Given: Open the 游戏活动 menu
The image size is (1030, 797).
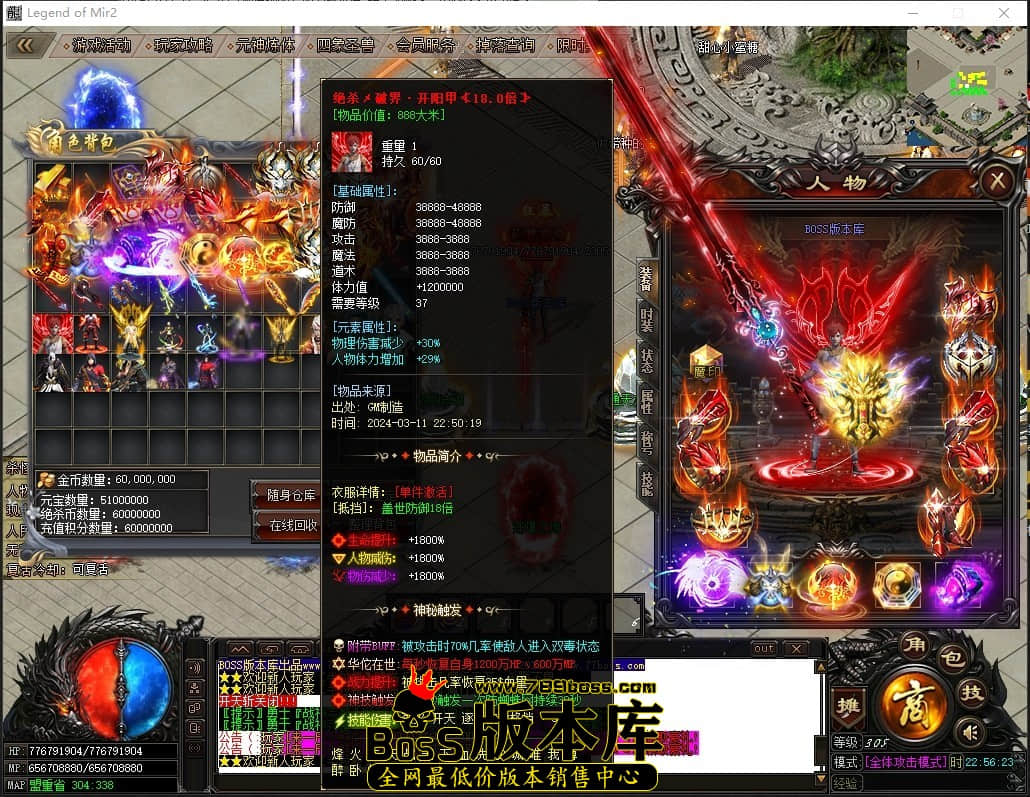Looking at the screenshot, I should (x=101, y=46).
